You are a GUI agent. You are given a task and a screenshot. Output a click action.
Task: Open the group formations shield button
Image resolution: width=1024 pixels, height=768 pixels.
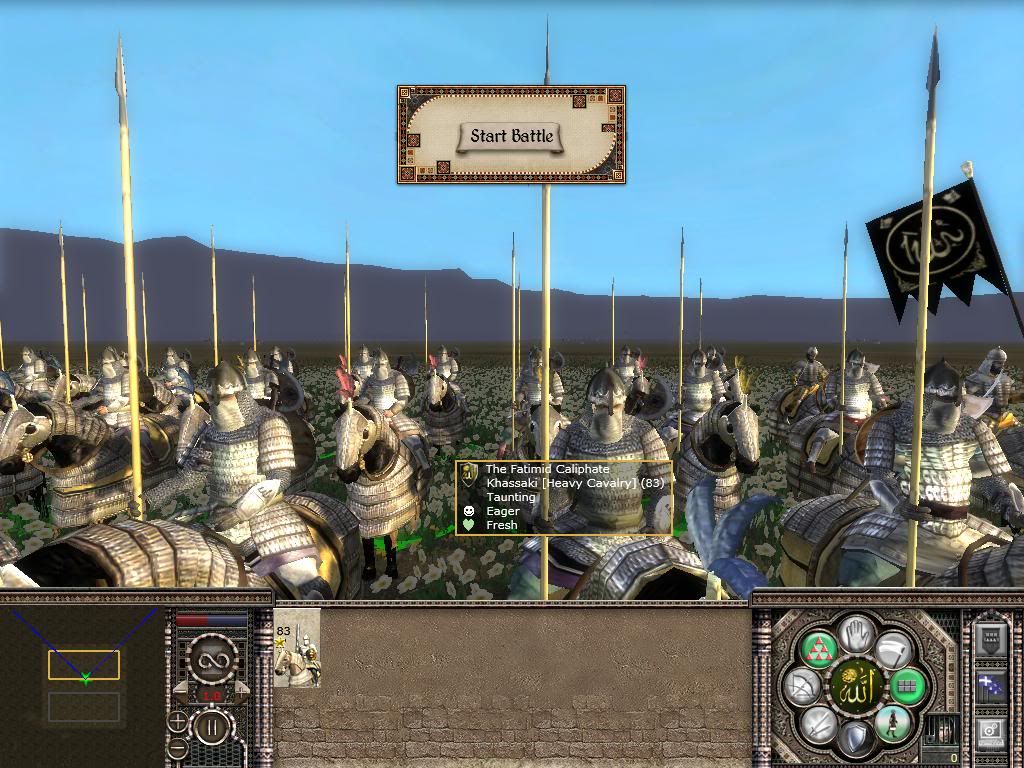click(991, 640)
